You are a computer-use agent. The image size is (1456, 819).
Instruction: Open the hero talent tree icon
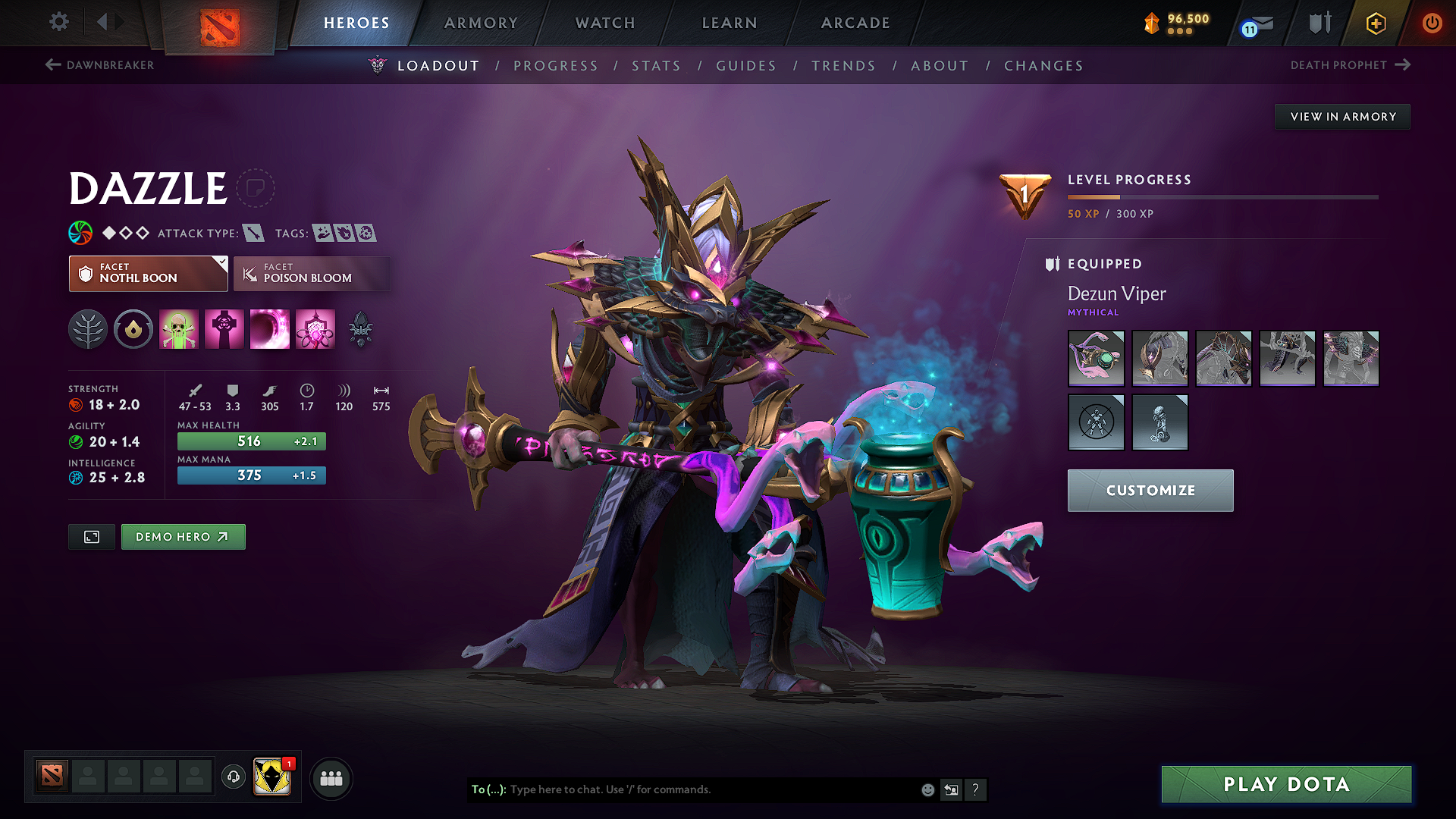[88, 329]
